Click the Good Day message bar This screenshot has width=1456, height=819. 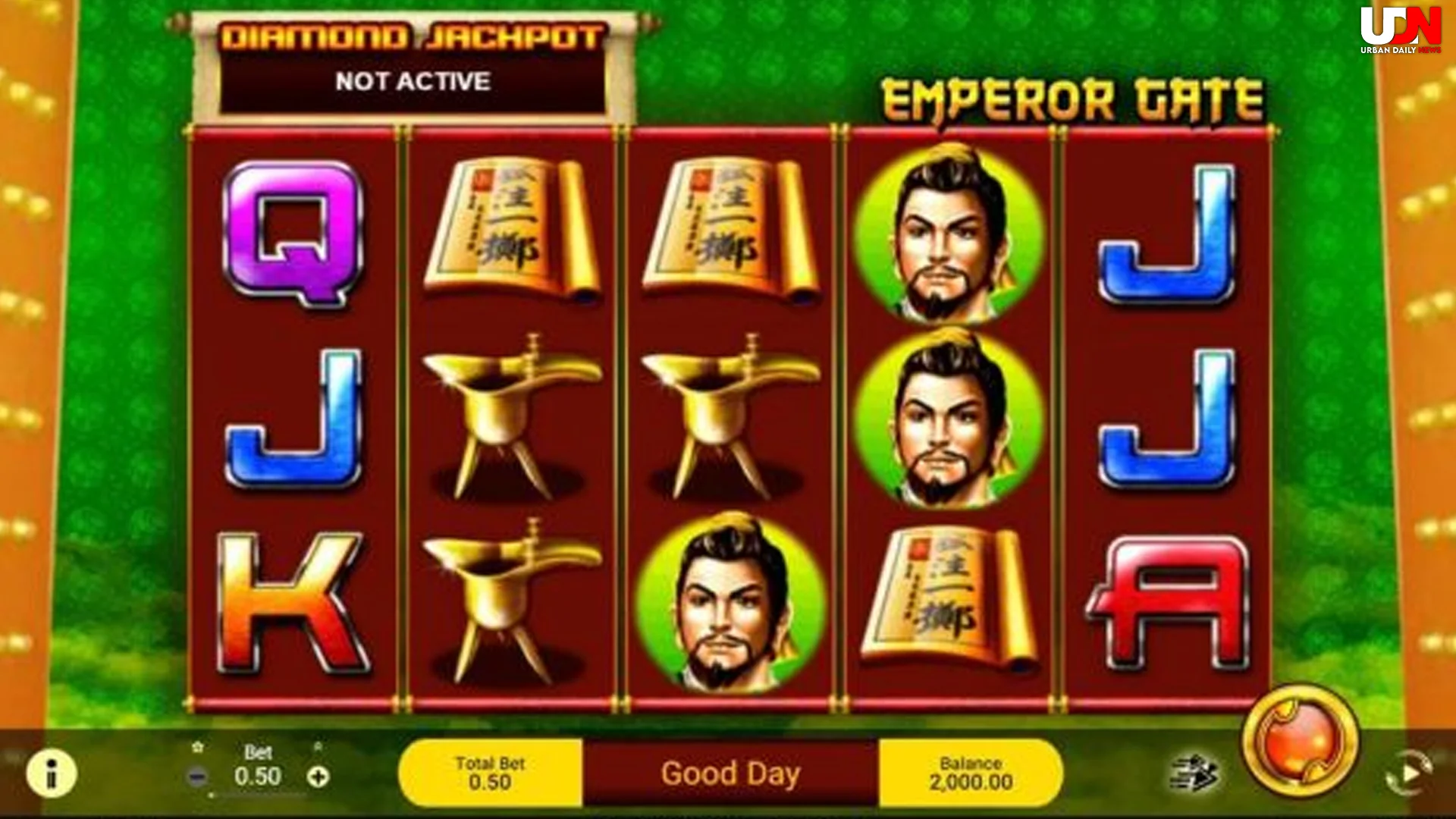click(730, 773)
